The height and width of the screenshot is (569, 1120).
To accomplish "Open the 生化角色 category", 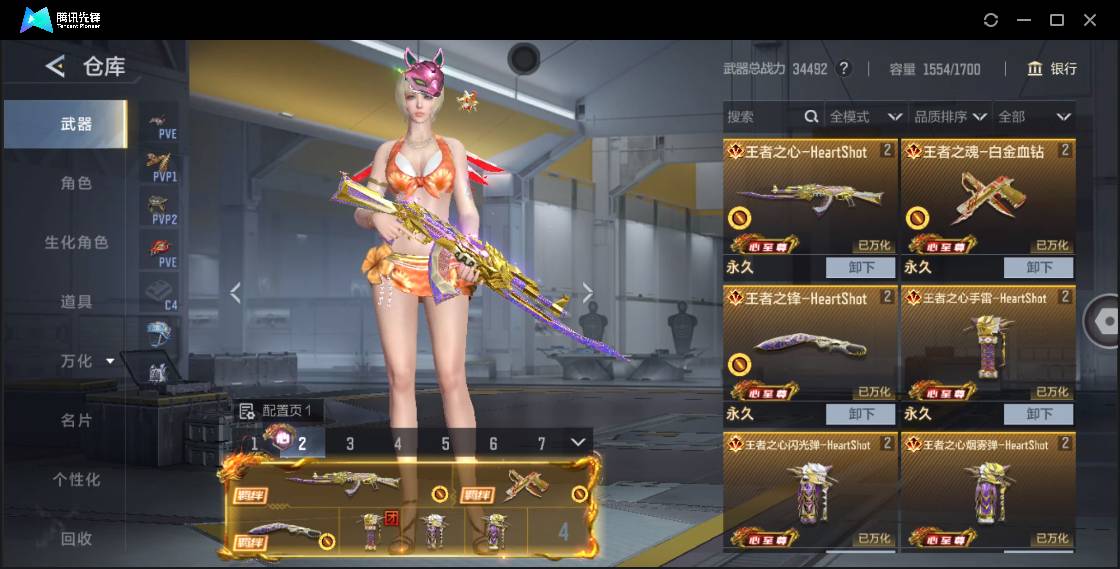I will [76, 242].
